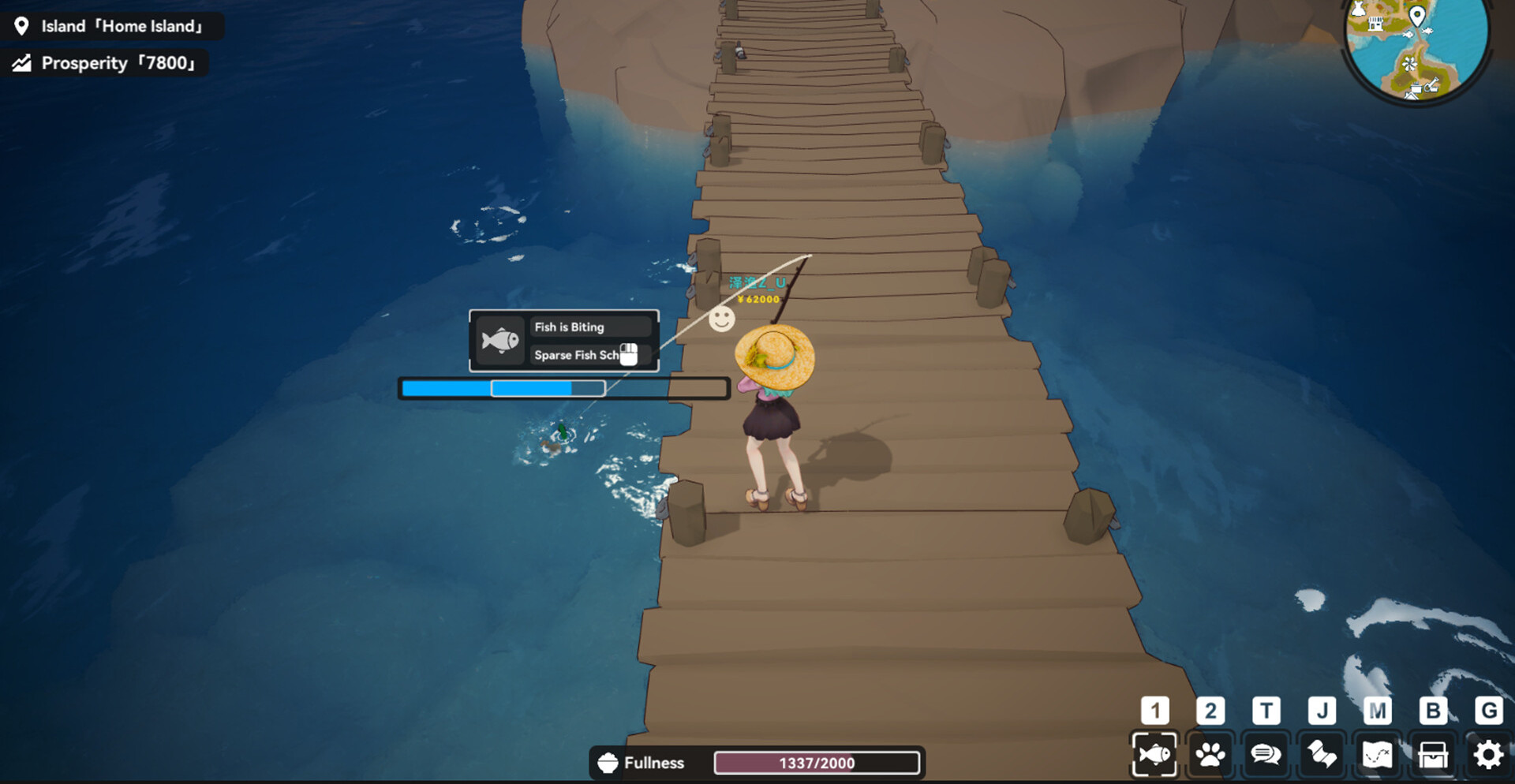The width and height of the screenshot is (1515, 784).
Task: Open the gear settings menu
Action: [x=1488, y=755]
